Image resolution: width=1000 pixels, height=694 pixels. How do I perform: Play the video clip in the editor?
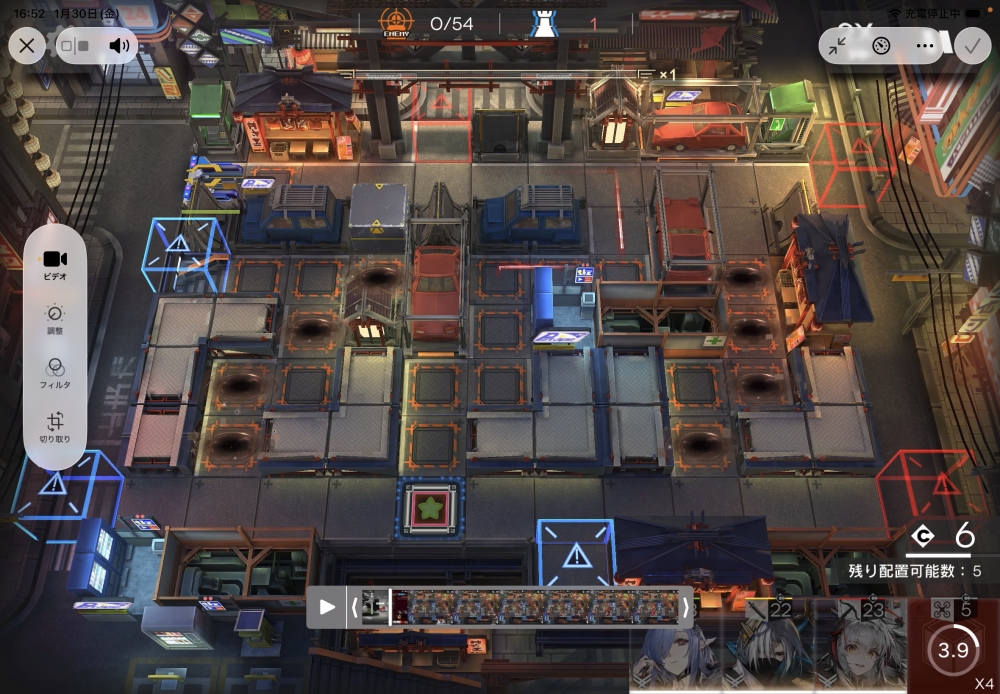(x=327, y=607)
